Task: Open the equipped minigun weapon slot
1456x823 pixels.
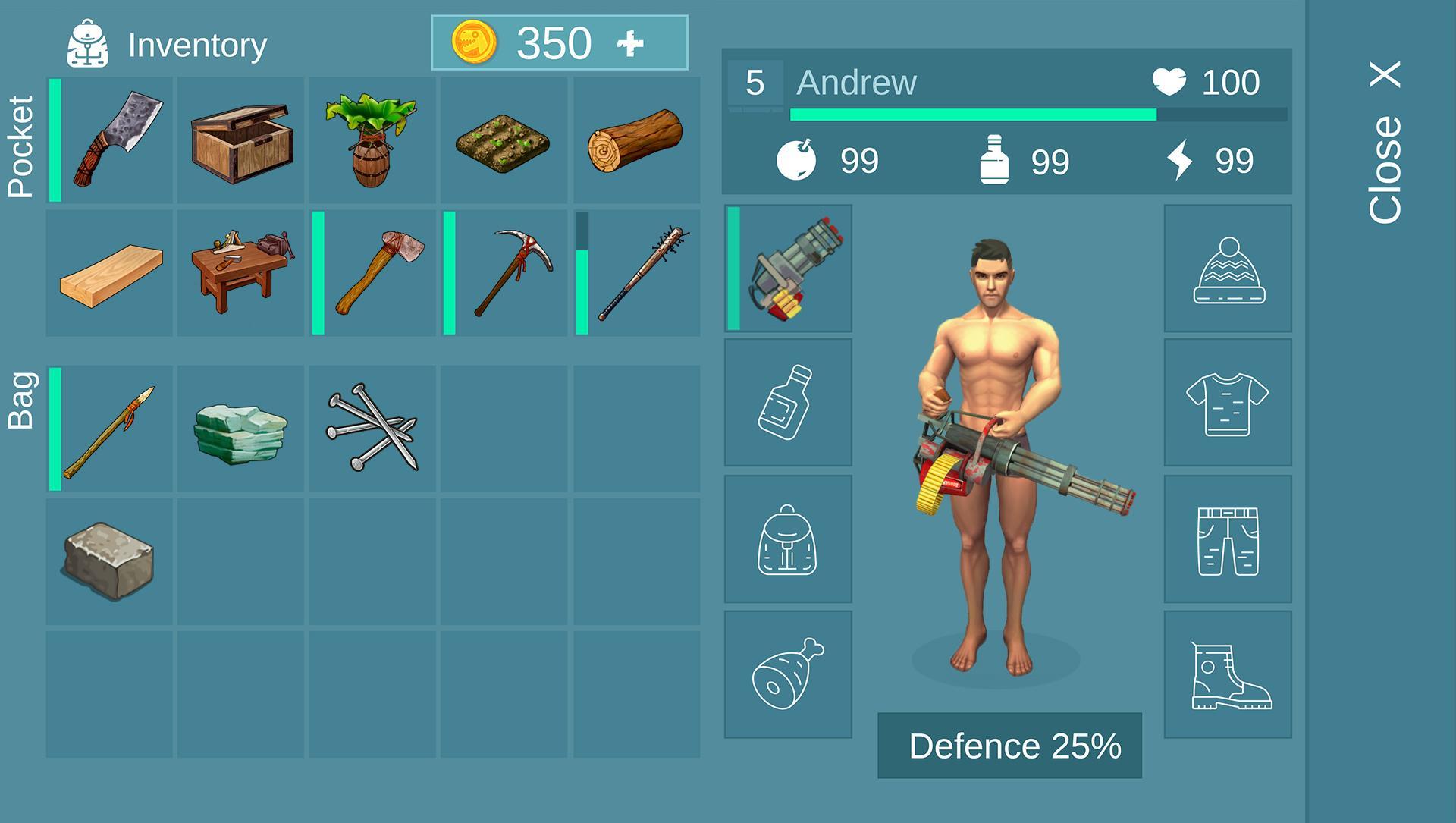Action: [x=789, y=268]
